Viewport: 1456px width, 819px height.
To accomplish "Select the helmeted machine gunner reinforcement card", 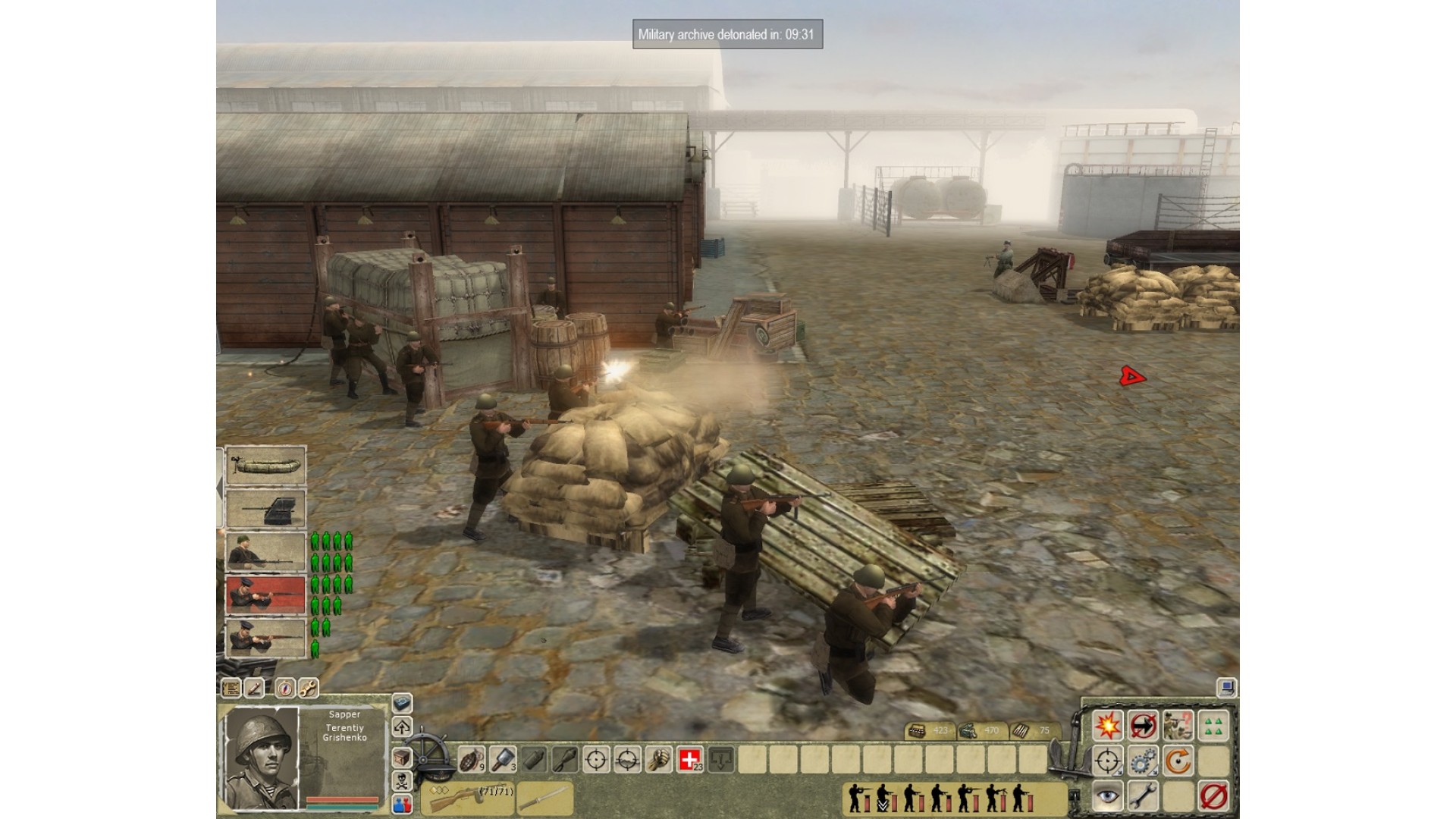I will [265, 551].
